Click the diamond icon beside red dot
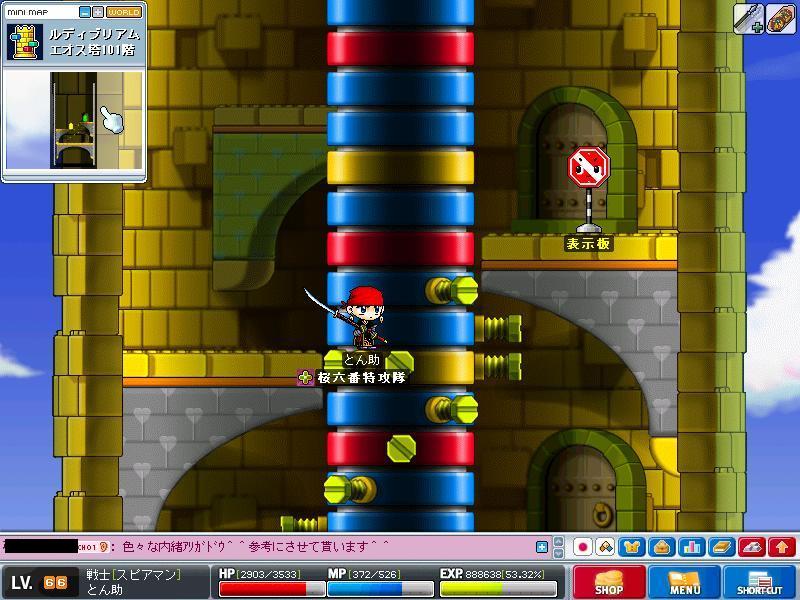 click(x=606, y=547)
